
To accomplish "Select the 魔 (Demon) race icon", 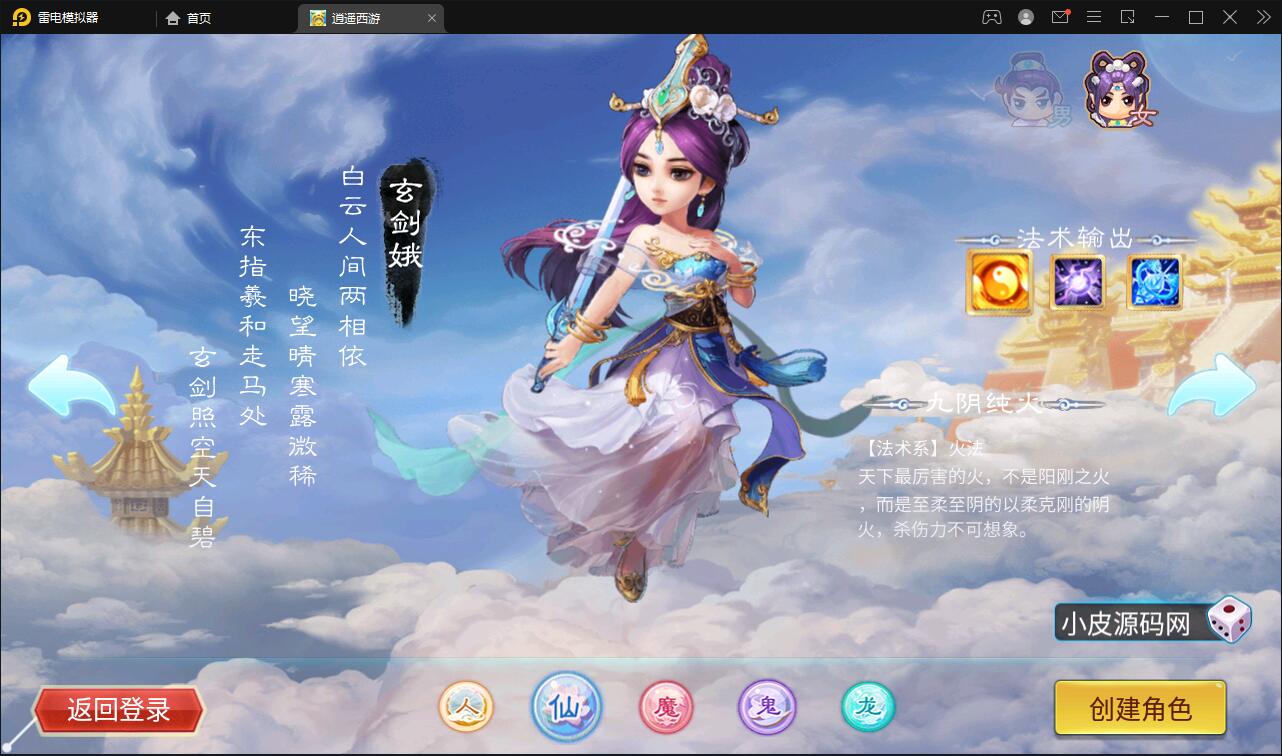I will coord(666,707).
